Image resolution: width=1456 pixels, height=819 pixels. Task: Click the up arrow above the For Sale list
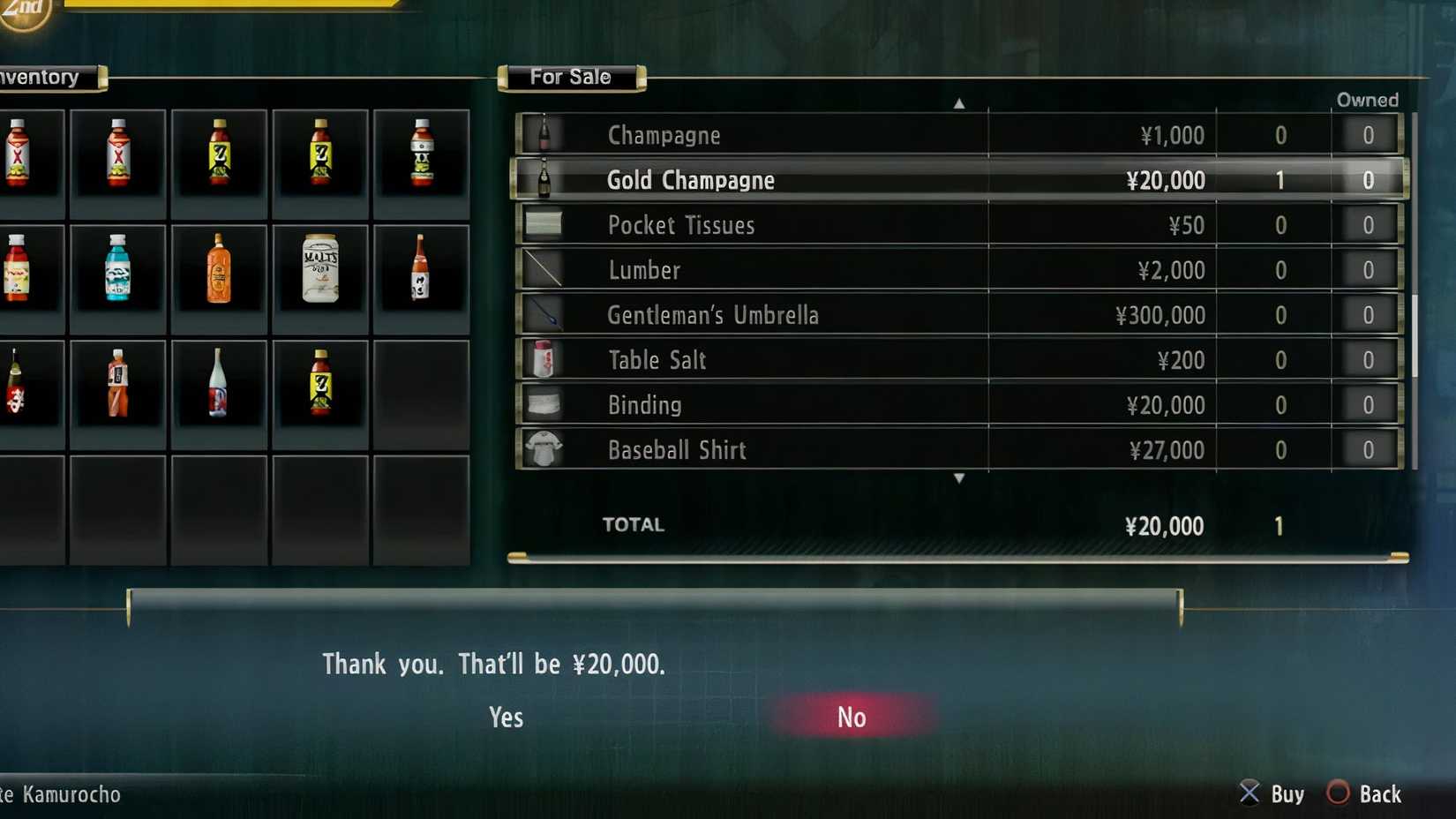coord(960,103)
